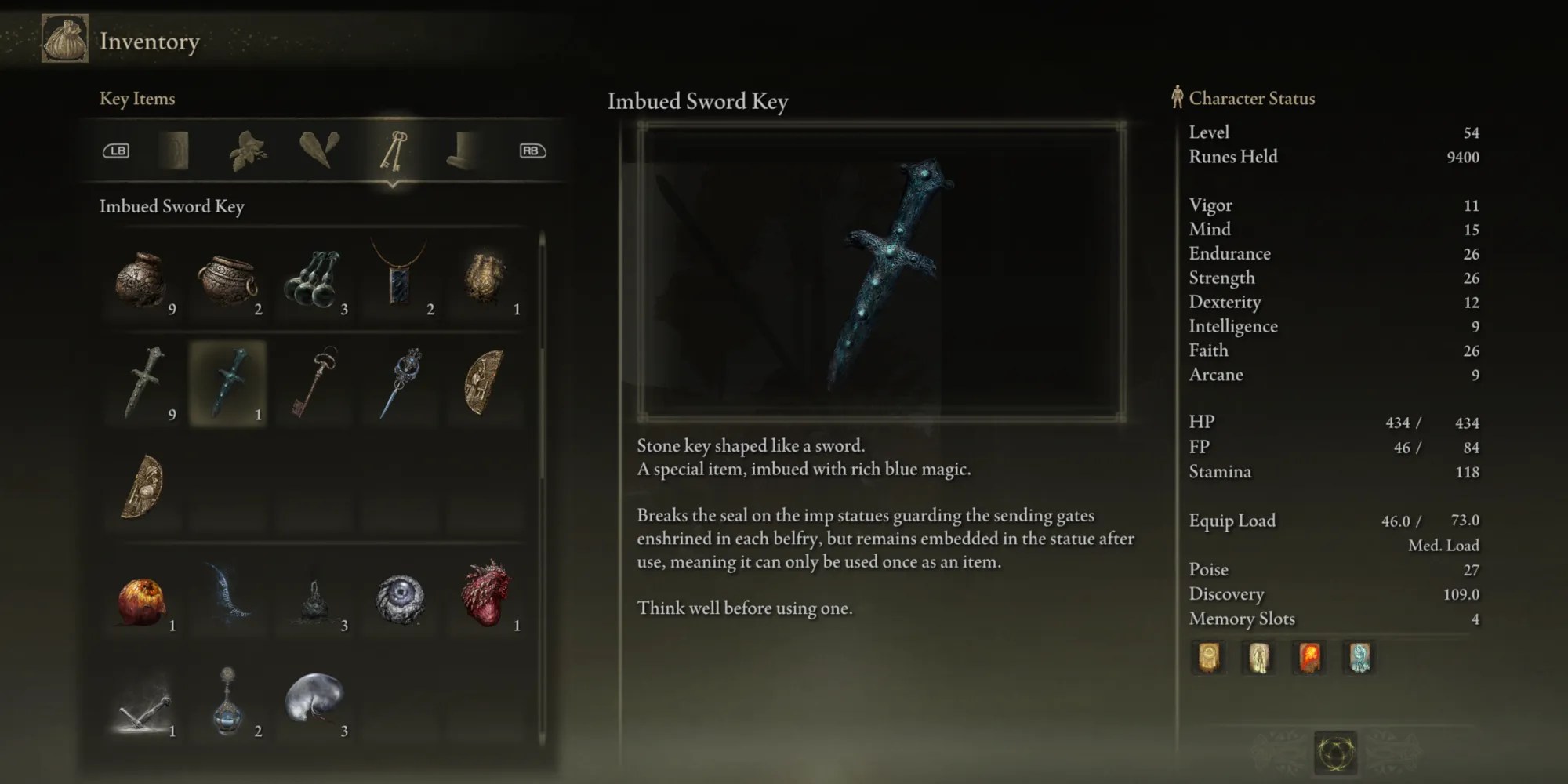Select the highlighted Imbued Sword Key item
Image resolution: width=1568 pixels, height=784 pixels.
229,384
